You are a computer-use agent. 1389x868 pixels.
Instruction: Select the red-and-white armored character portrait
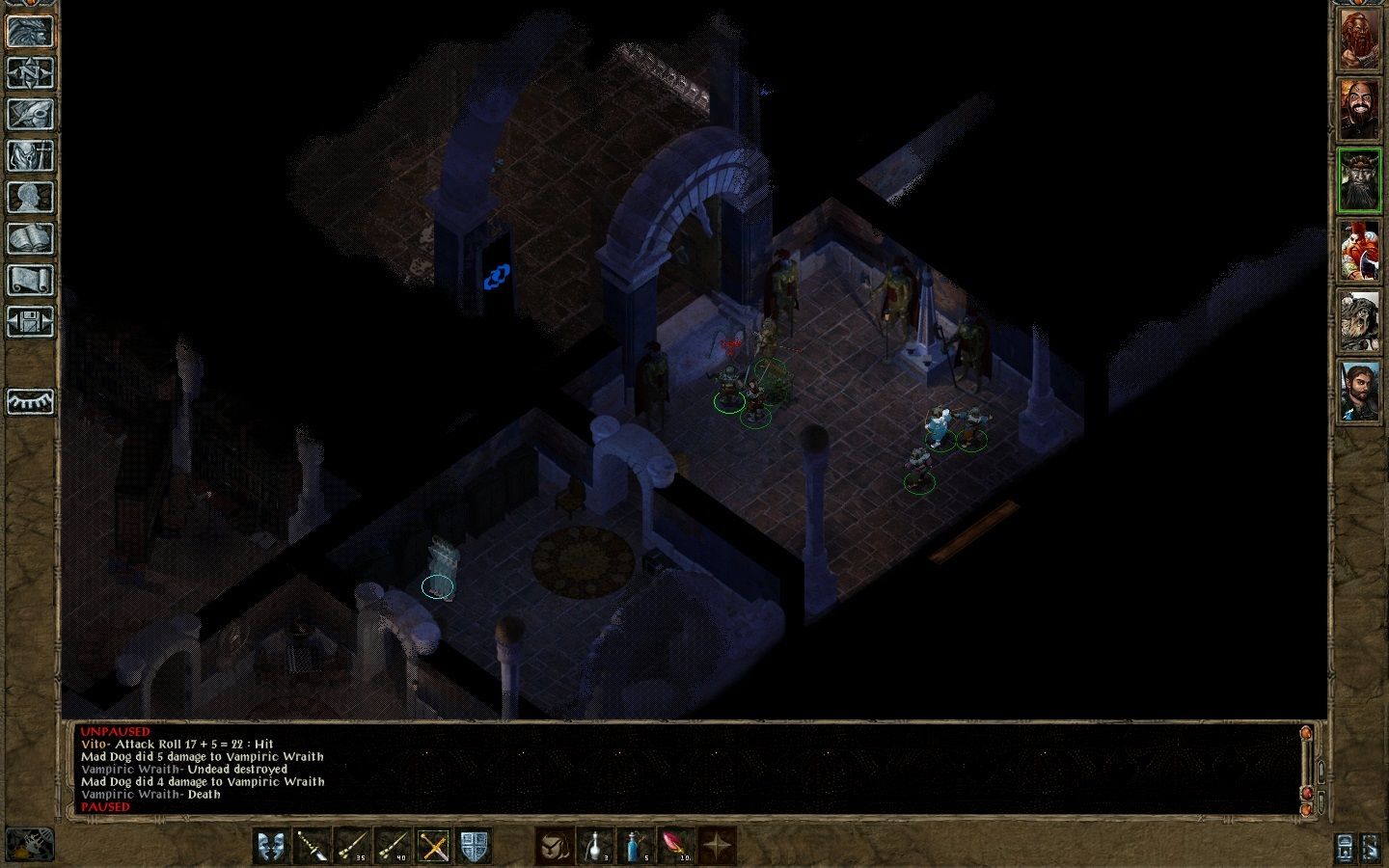pyautogui.click(x=1360, y=250)
